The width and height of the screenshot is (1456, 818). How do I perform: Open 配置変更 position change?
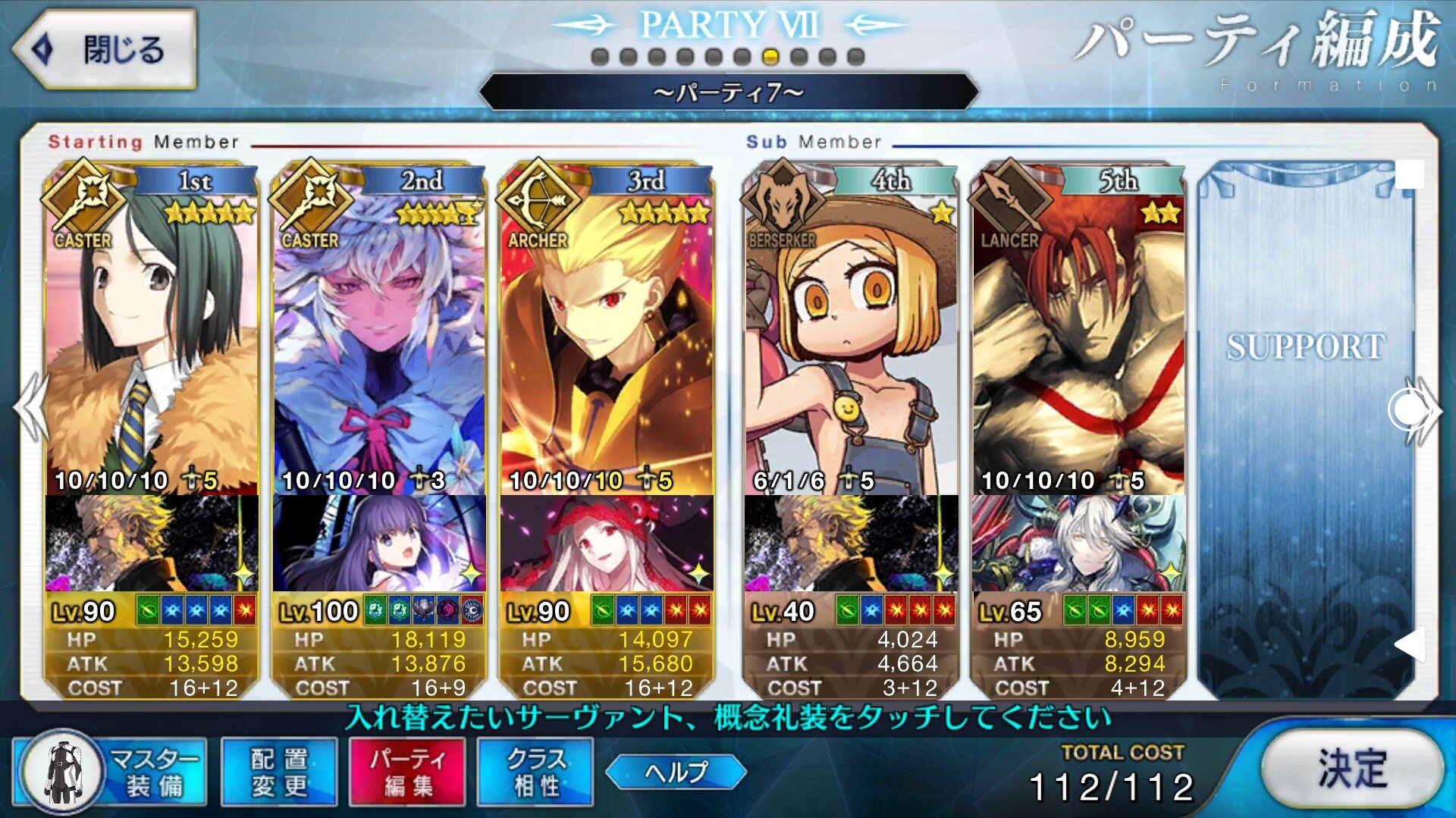point(279,772)
